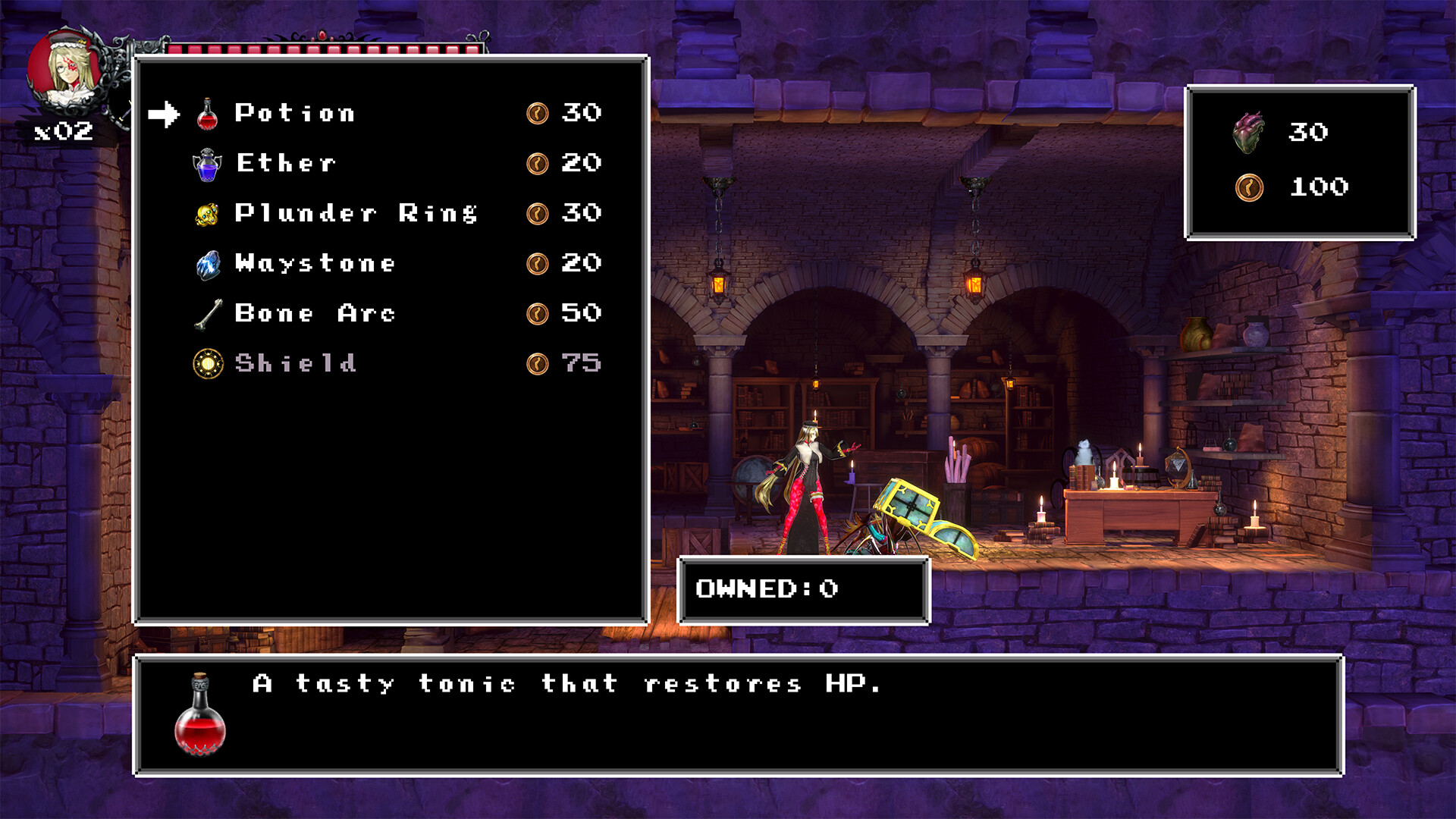Select the Shield menu entry
This screenshot has width=1456, height=819.
click(x=296, y=362)
